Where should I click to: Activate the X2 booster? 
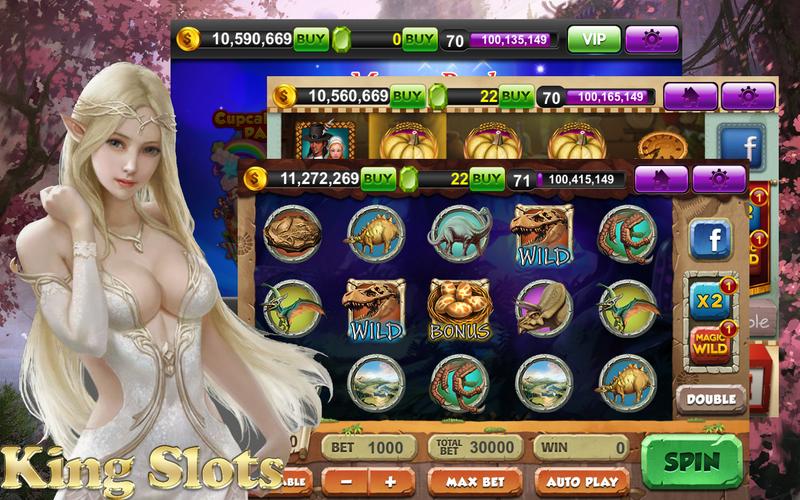click(x=710, y=297)
